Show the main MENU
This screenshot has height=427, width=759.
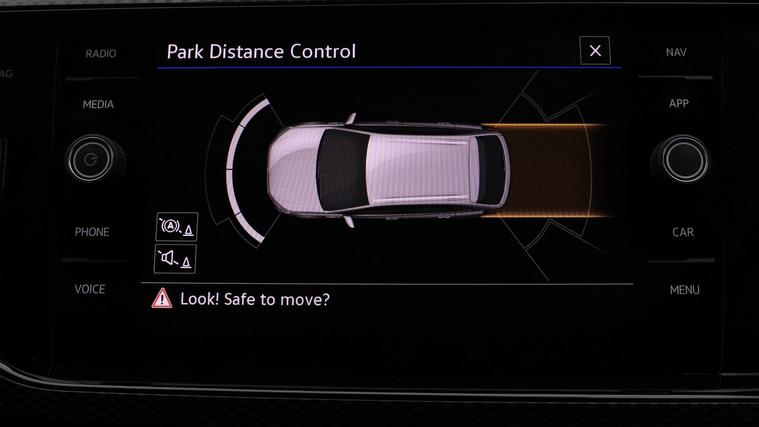[684, 290]
